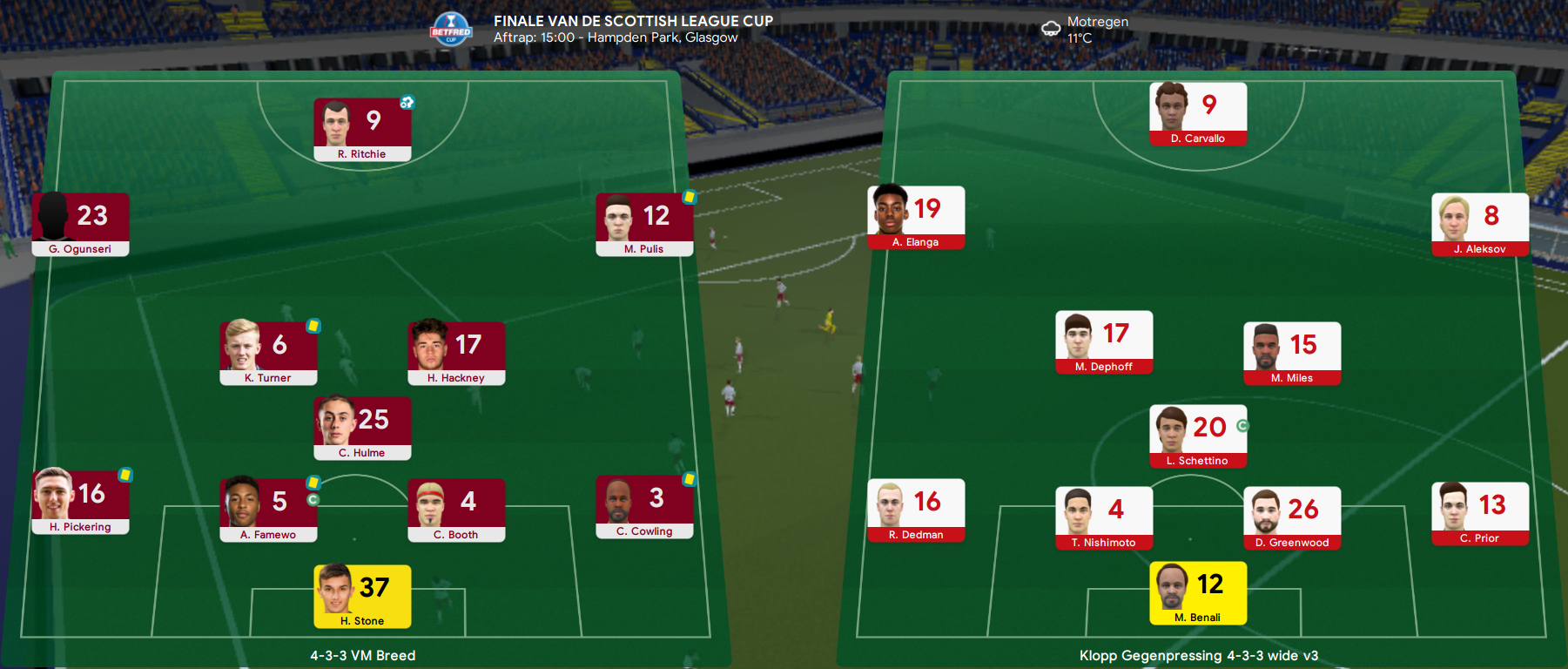Screen dimensions: 1568x669
Task: Click defender C. Booth's card
Action: (456, 510)
